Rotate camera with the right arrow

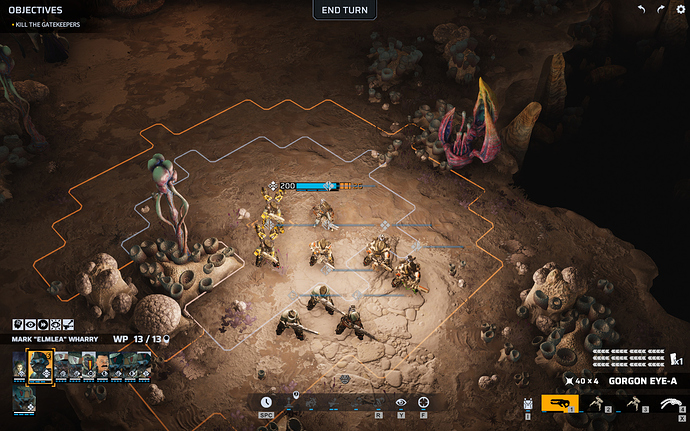(x=661, y=9)
